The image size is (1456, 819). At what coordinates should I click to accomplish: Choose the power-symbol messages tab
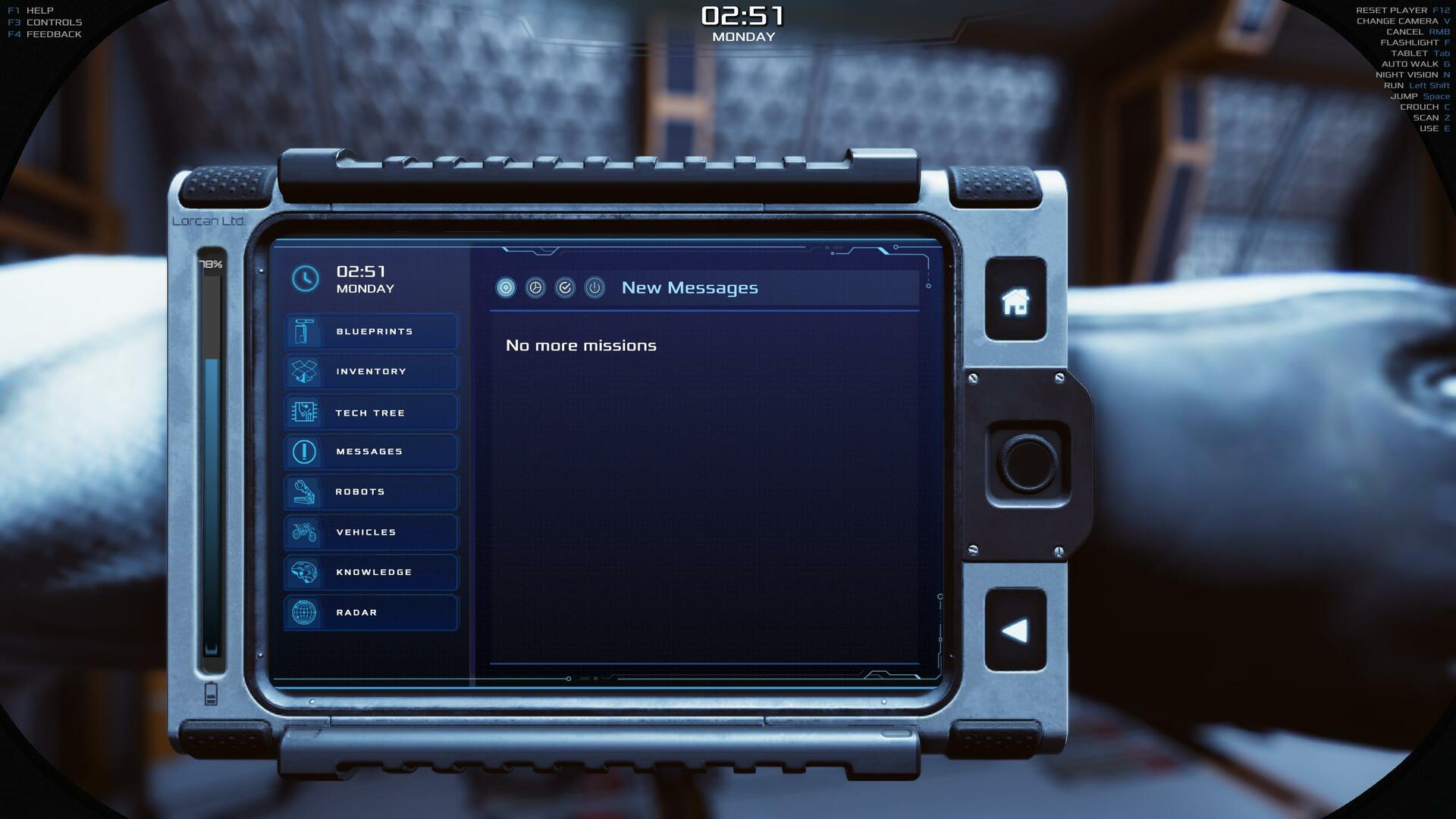[x=595, y=287]
